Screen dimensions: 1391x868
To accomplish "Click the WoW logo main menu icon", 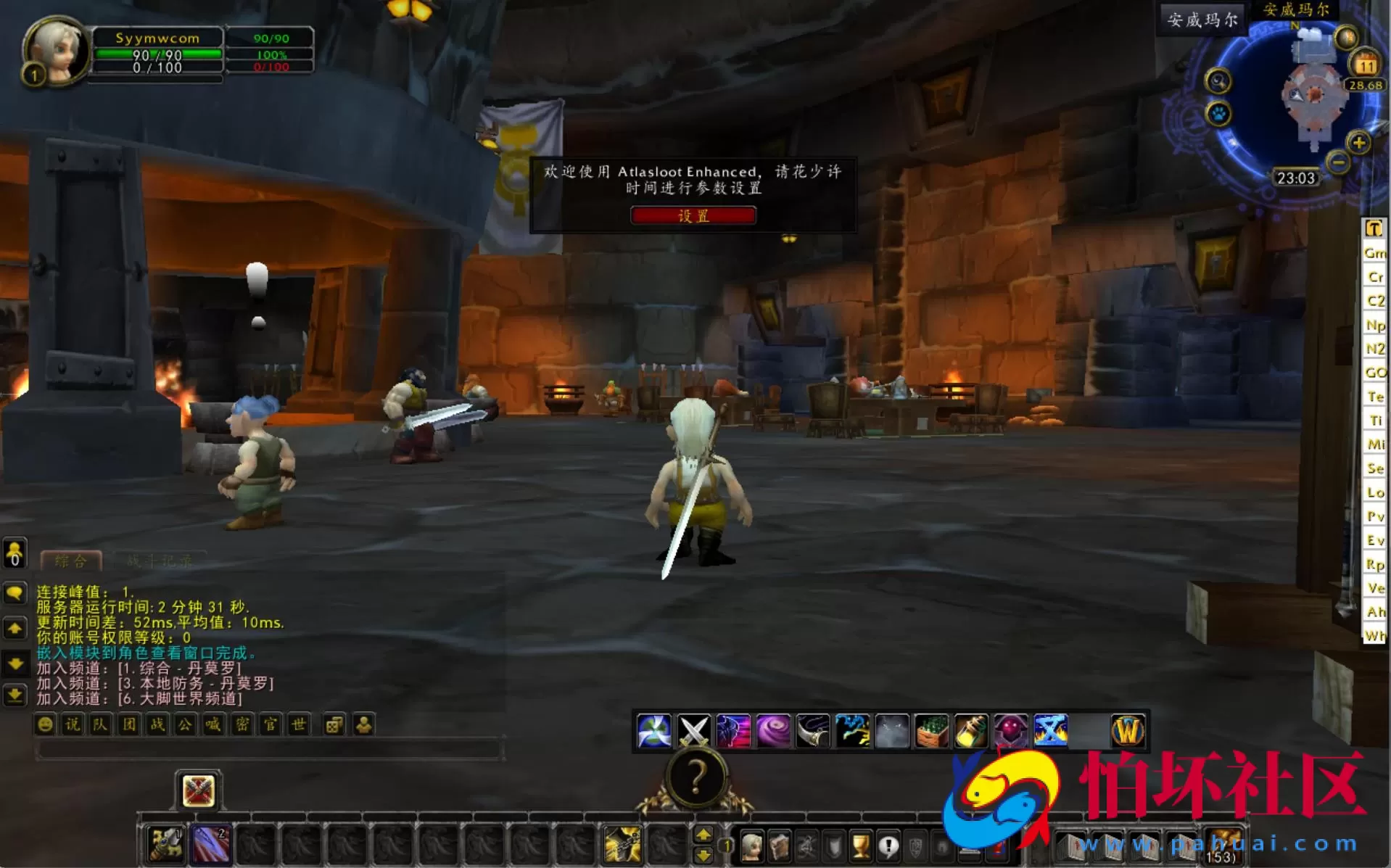I will pyautogui.click(x=1128, y=732).
